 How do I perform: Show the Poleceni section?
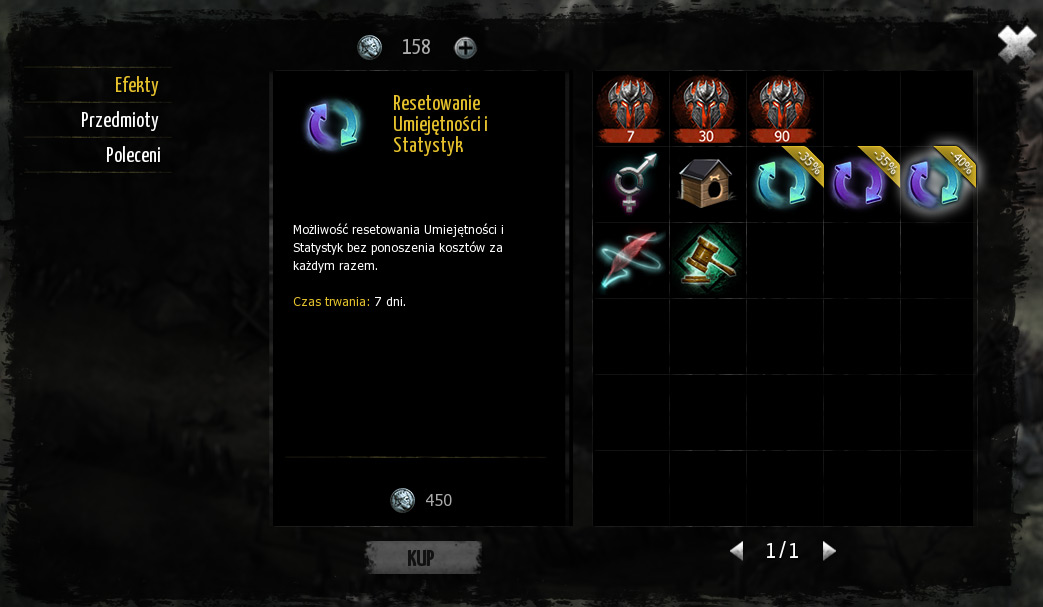(x=133, y=155)
